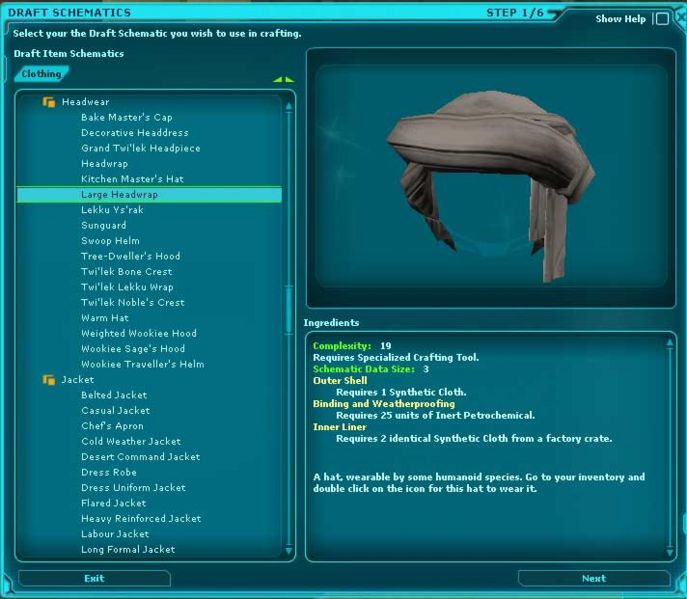
Task: Toggle the Show Help checkbox
Action: [x=661, y=18]
